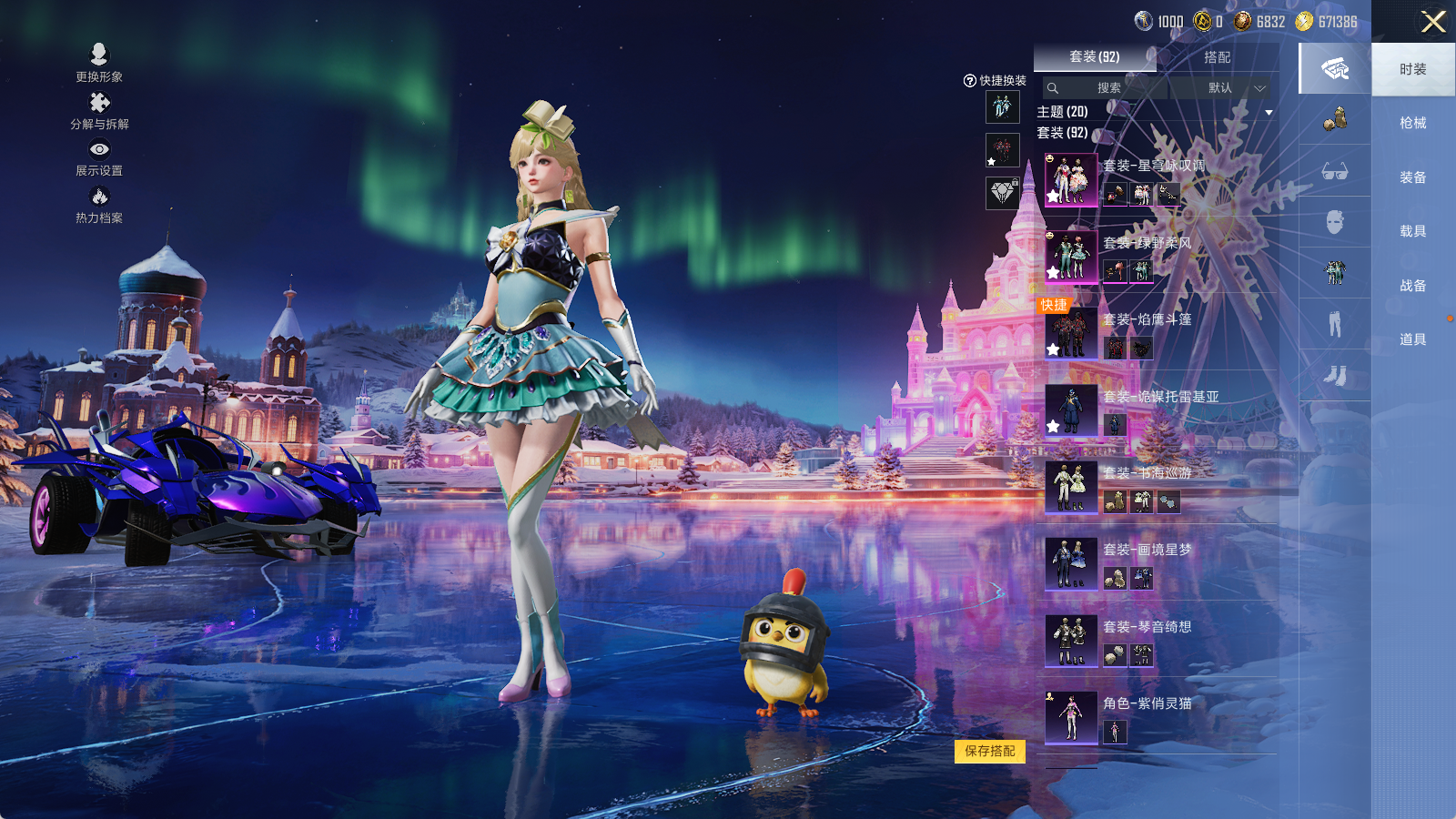
Task: Select the glasses accessory subcategory icon
Action: (1335, 171)
